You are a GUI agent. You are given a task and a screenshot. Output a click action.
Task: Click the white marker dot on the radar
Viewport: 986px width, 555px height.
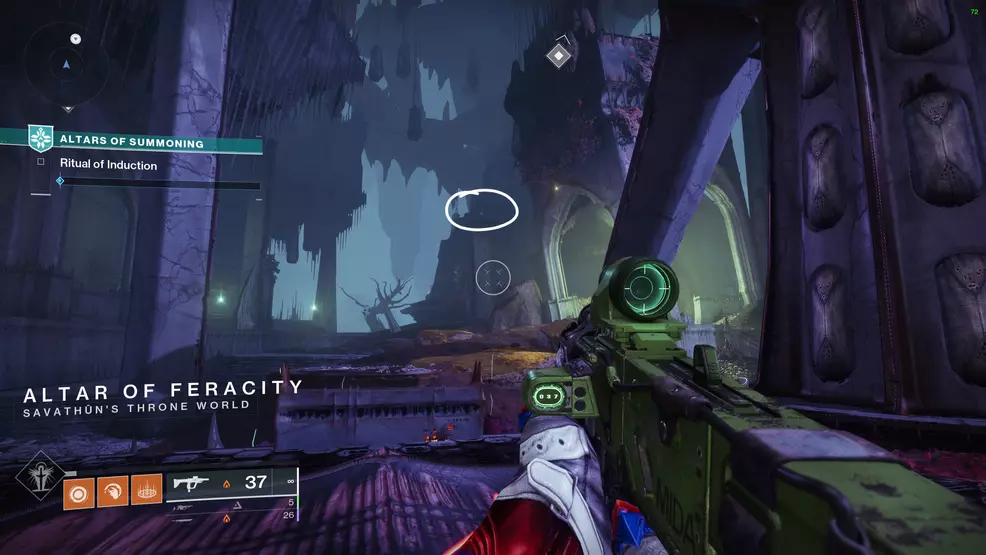[x=76, y=39]
